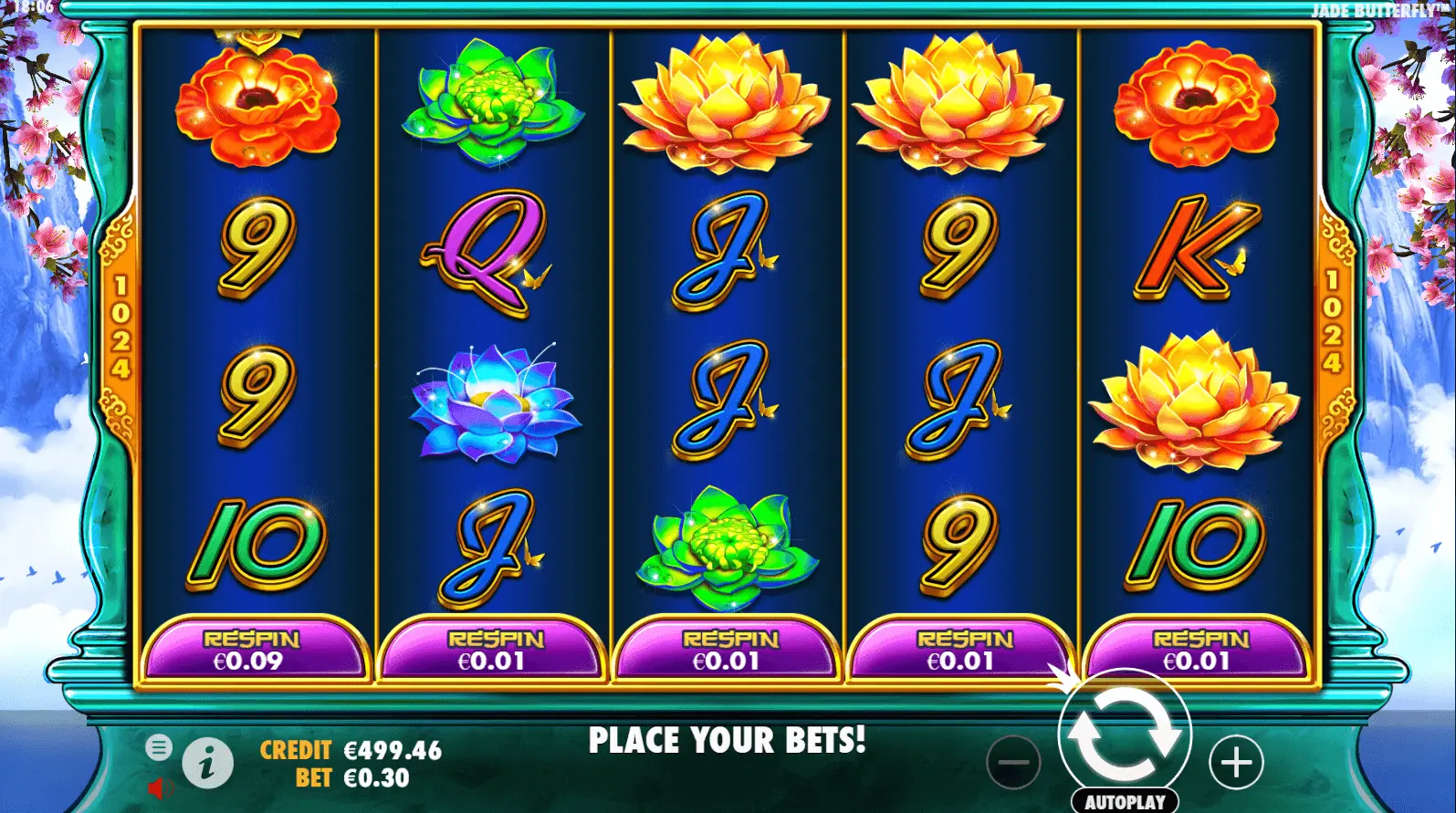Respin the middle reel under the green lotus
This screenshot has height=813, width=1456.
728,650
